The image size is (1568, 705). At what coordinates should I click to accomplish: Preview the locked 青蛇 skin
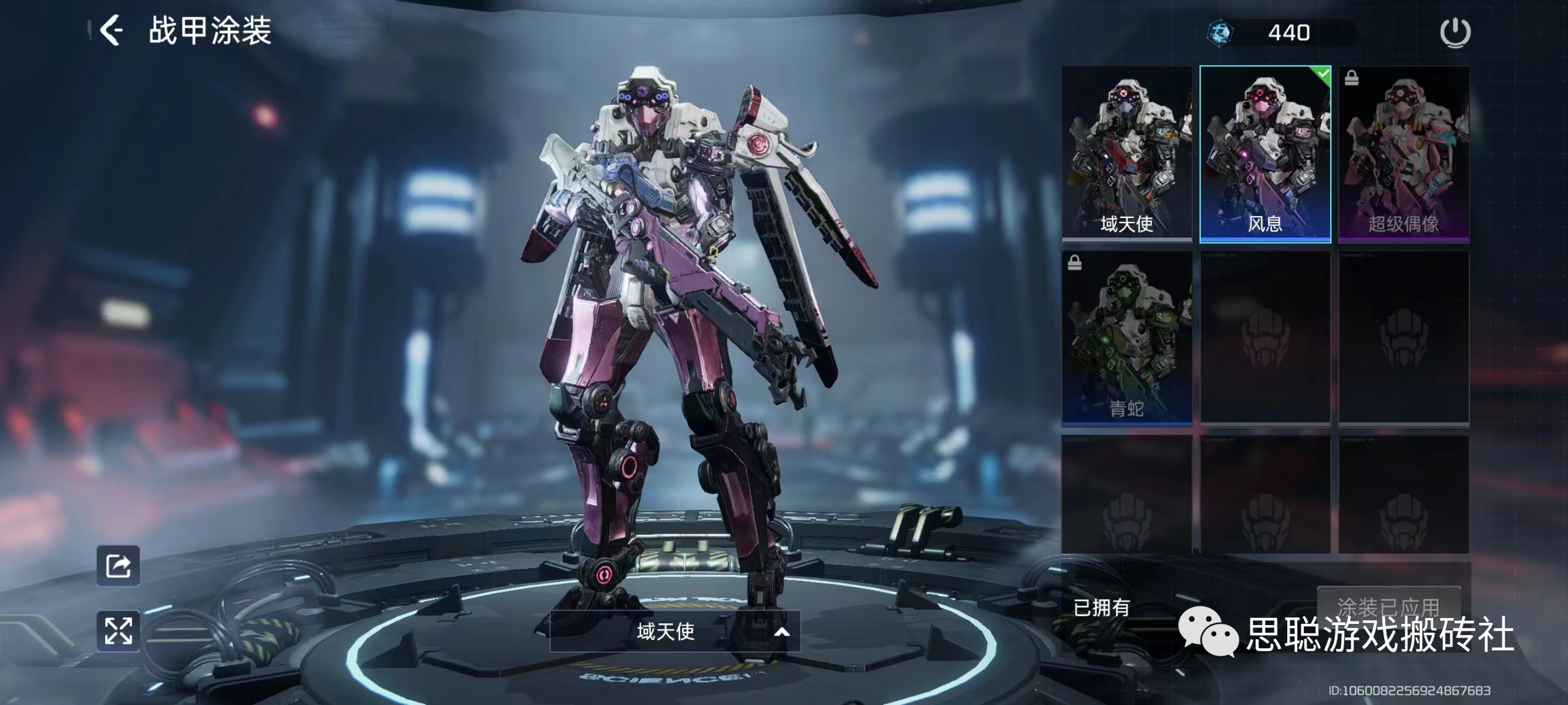coord(1126,338)
